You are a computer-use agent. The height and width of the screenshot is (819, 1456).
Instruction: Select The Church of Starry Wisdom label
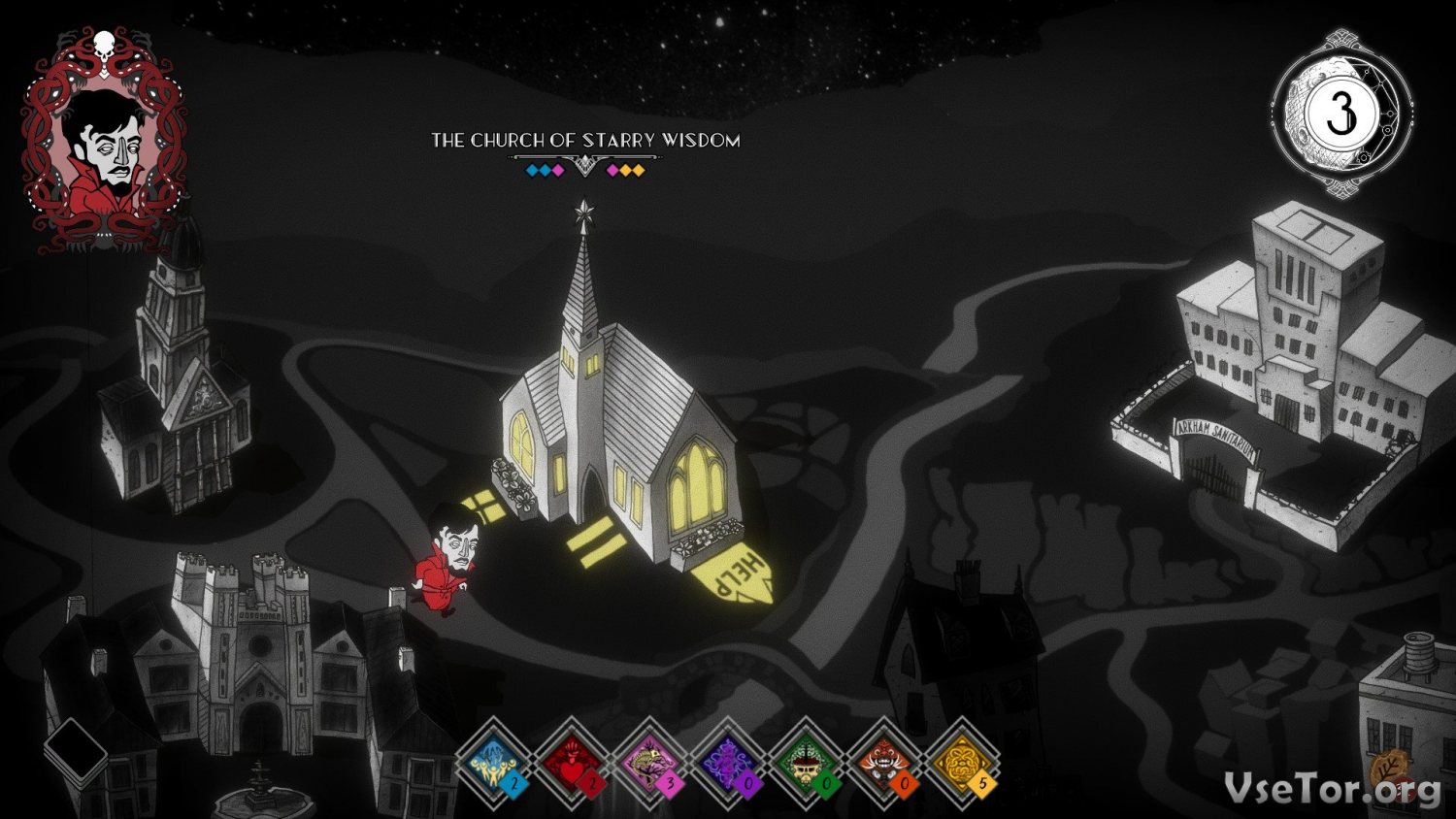[585, 140]
